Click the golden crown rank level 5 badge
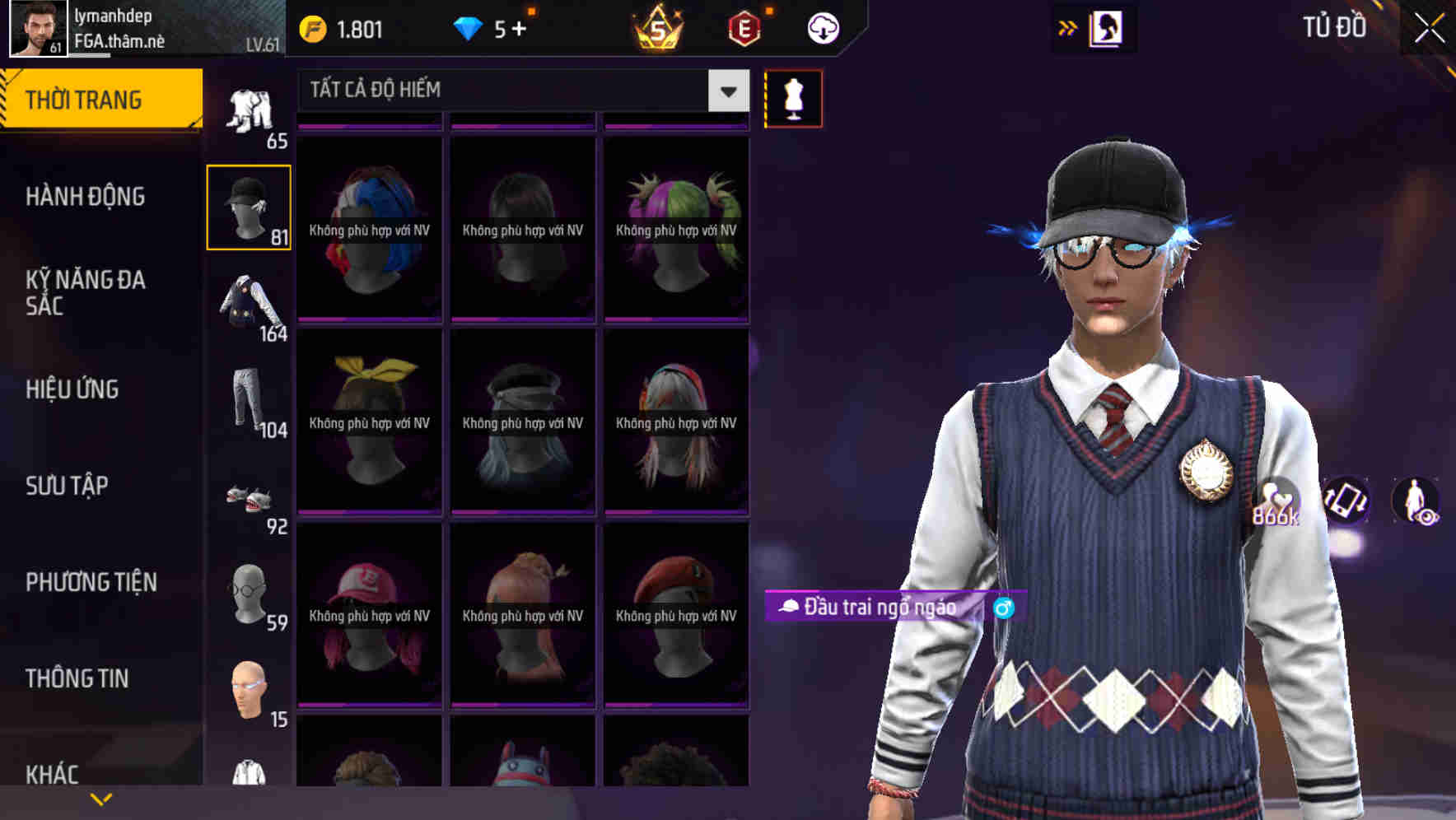Viewport: 1456px width, 820px height. (x=655, y=27)
